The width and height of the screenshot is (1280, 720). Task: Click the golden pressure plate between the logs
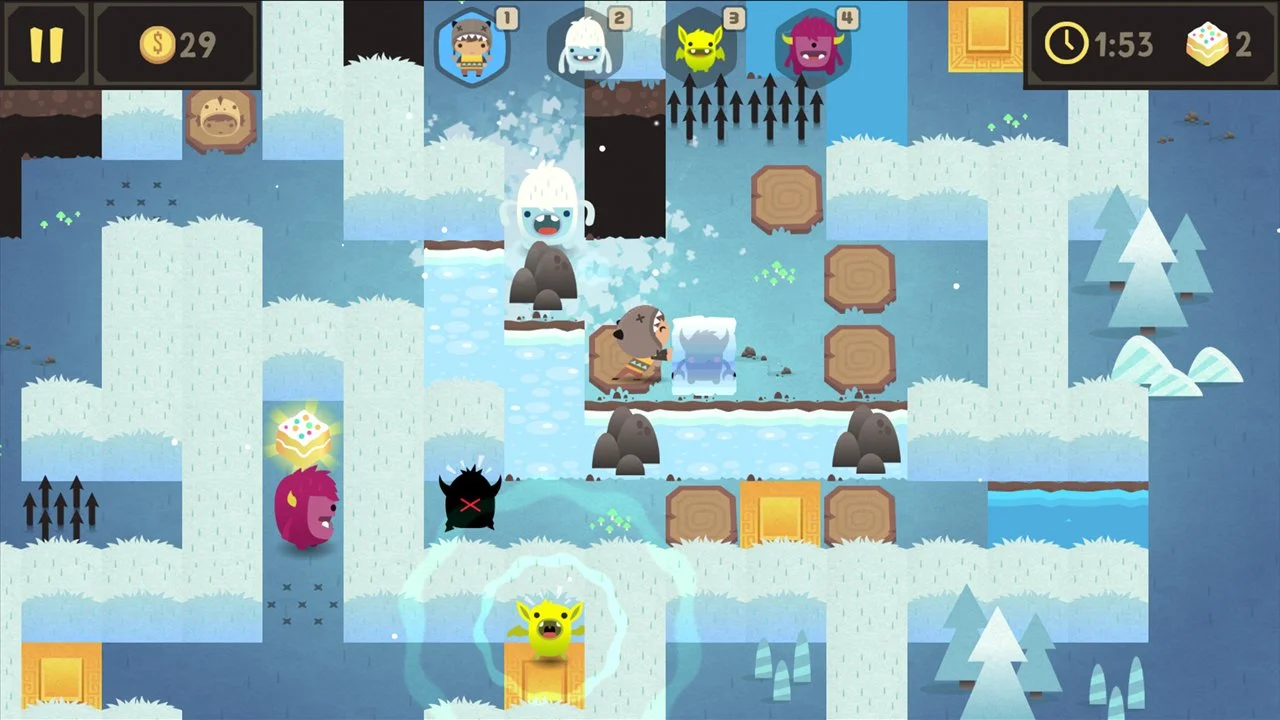783,512
